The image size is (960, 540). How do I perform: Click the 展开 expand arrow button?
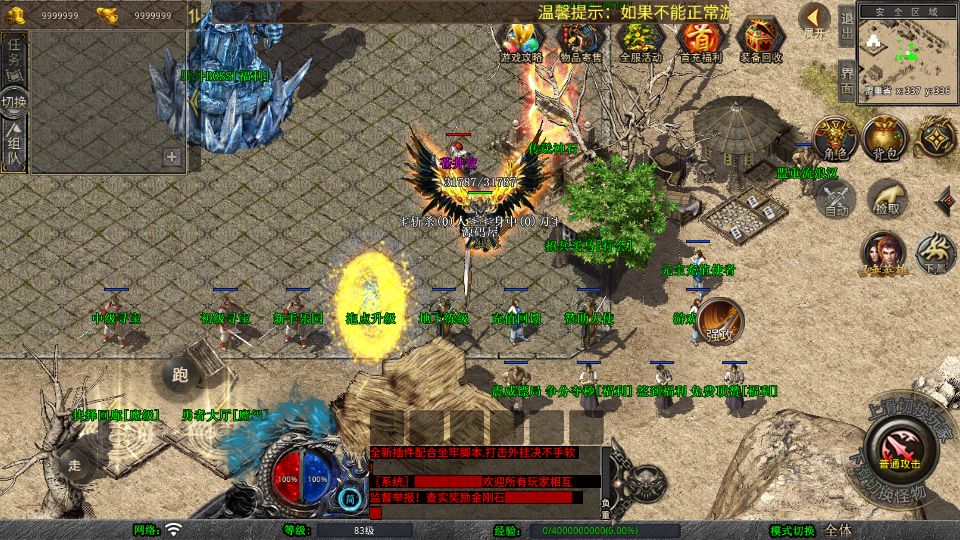[815, 20]
